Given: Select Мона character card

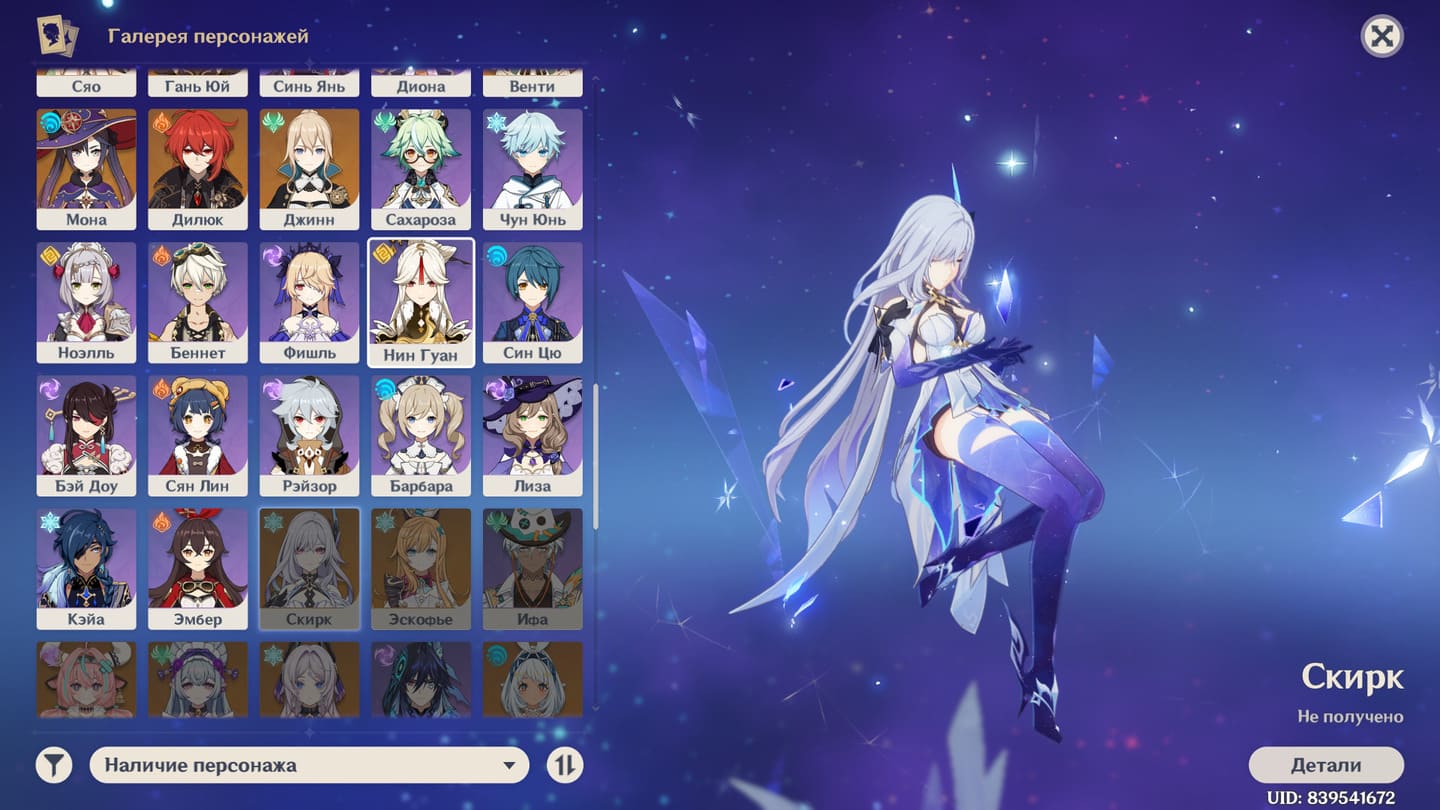Looking at the screenshot, I should click(x=87, y=168).
